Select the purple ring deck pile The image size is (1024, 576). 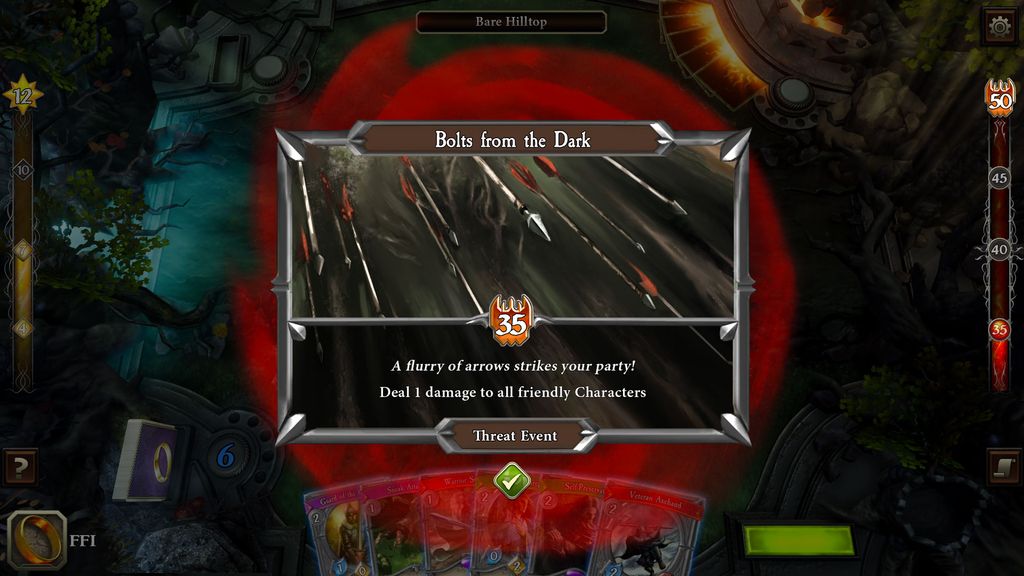click(x=148, y=460)
